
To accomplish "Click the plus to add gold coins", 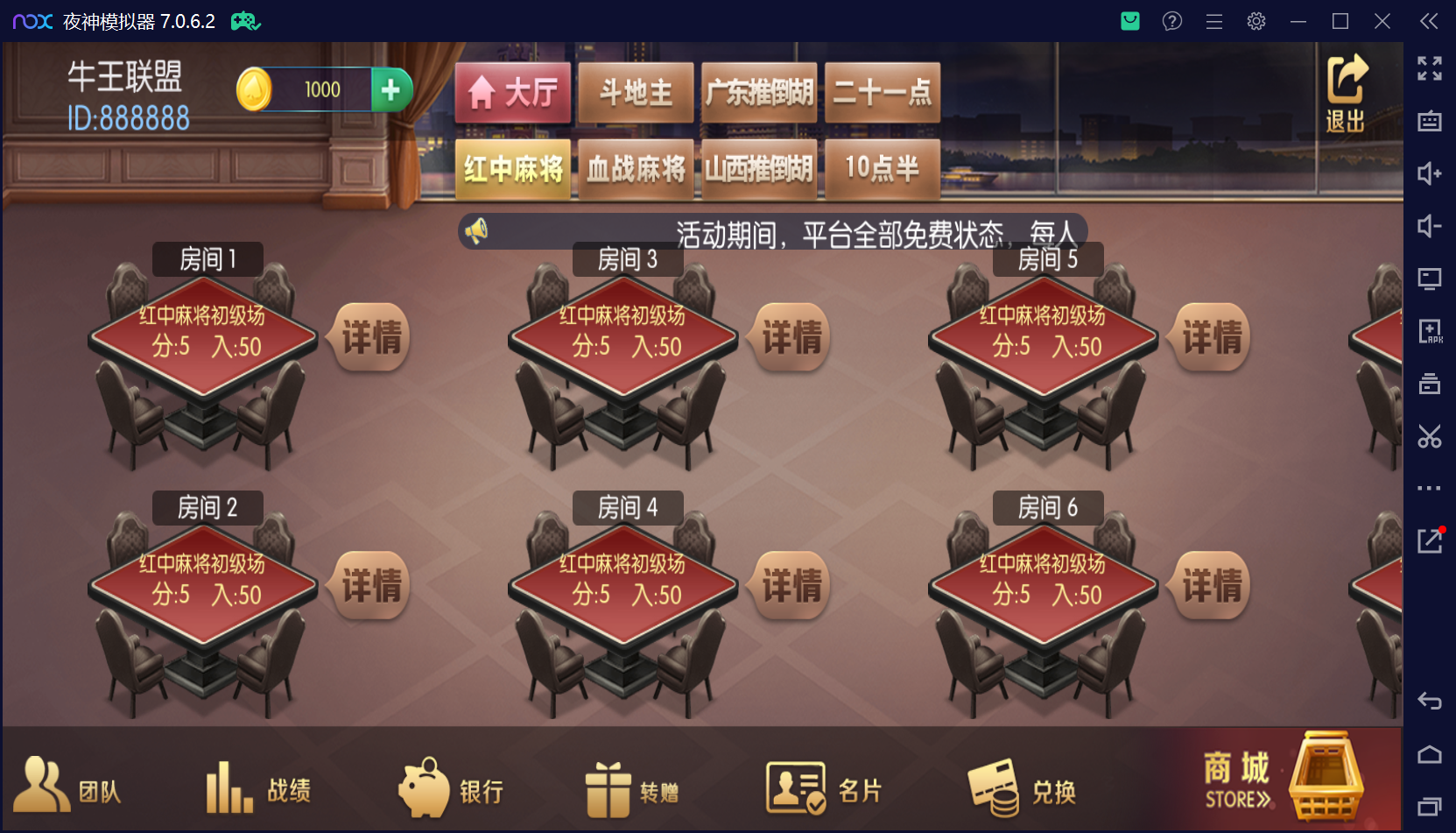I will (x=391, y=88).
